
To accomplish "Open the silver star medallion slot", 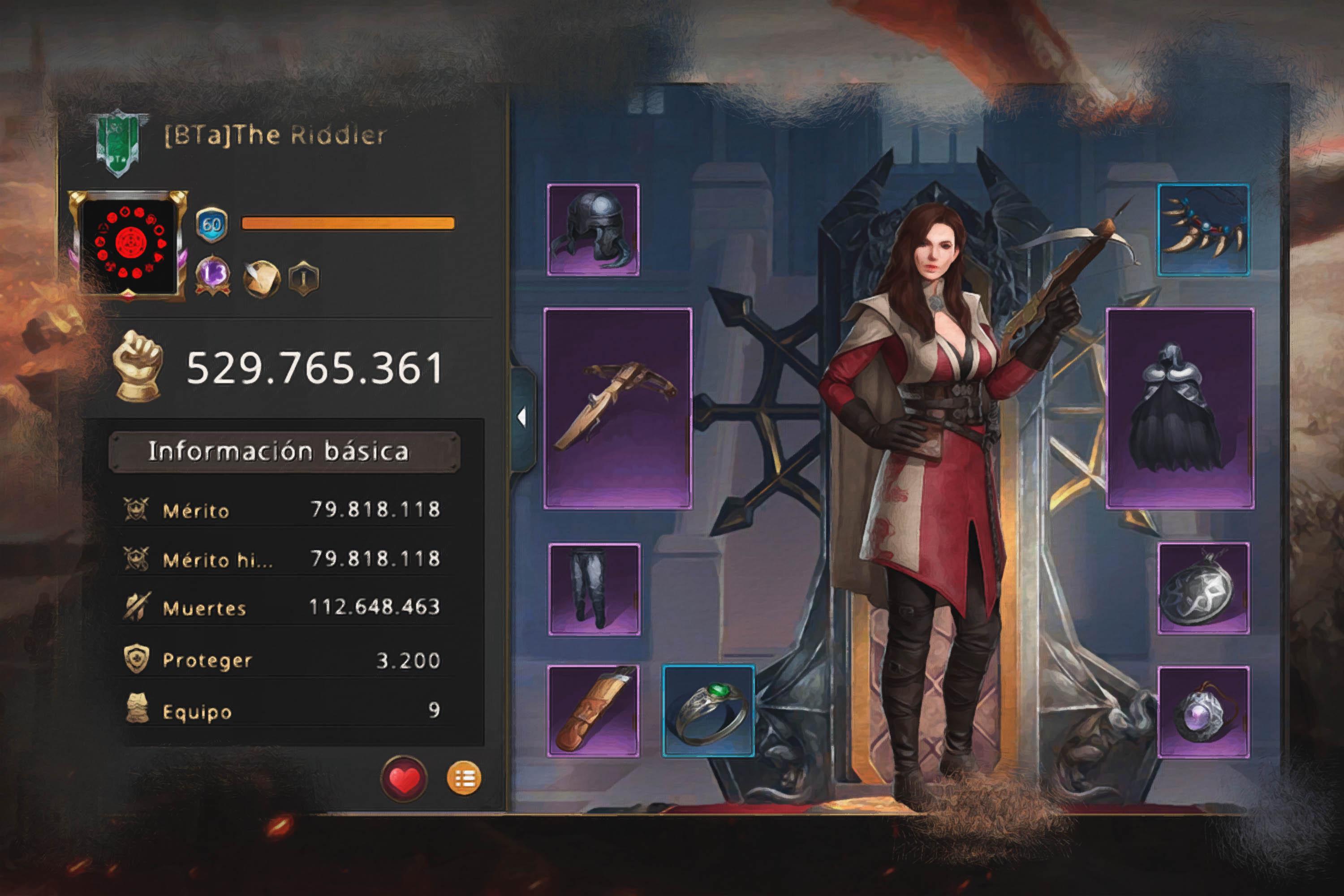I will (x=1203, y=589).
